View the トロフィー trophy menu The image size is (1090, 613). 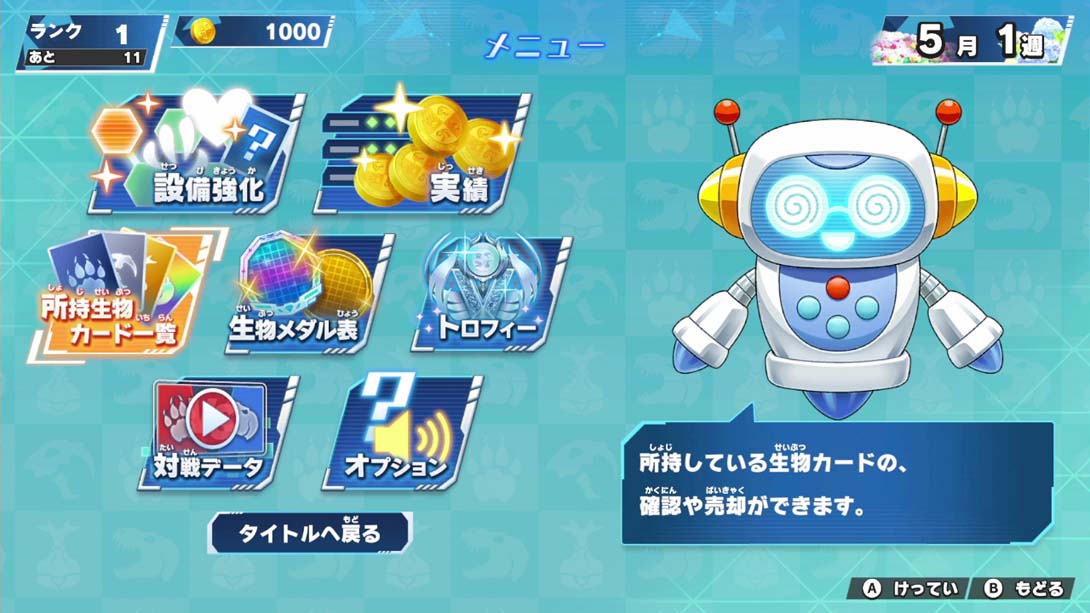[490, 295]
